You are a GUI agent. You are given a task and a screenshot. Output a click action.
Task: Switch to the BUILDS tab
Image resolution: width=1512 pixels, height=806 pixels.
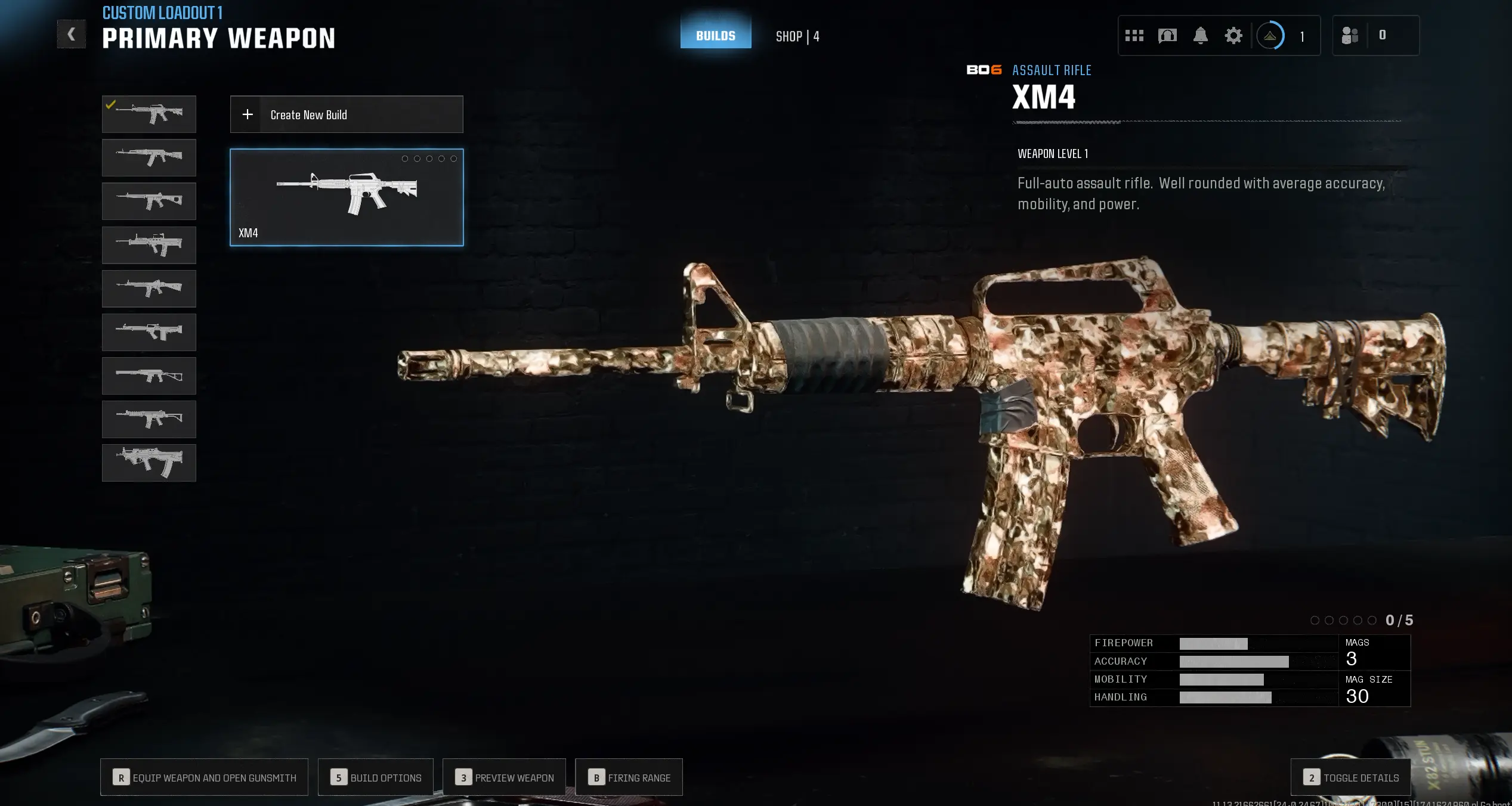pyautogui.click(x=715, y=35)
